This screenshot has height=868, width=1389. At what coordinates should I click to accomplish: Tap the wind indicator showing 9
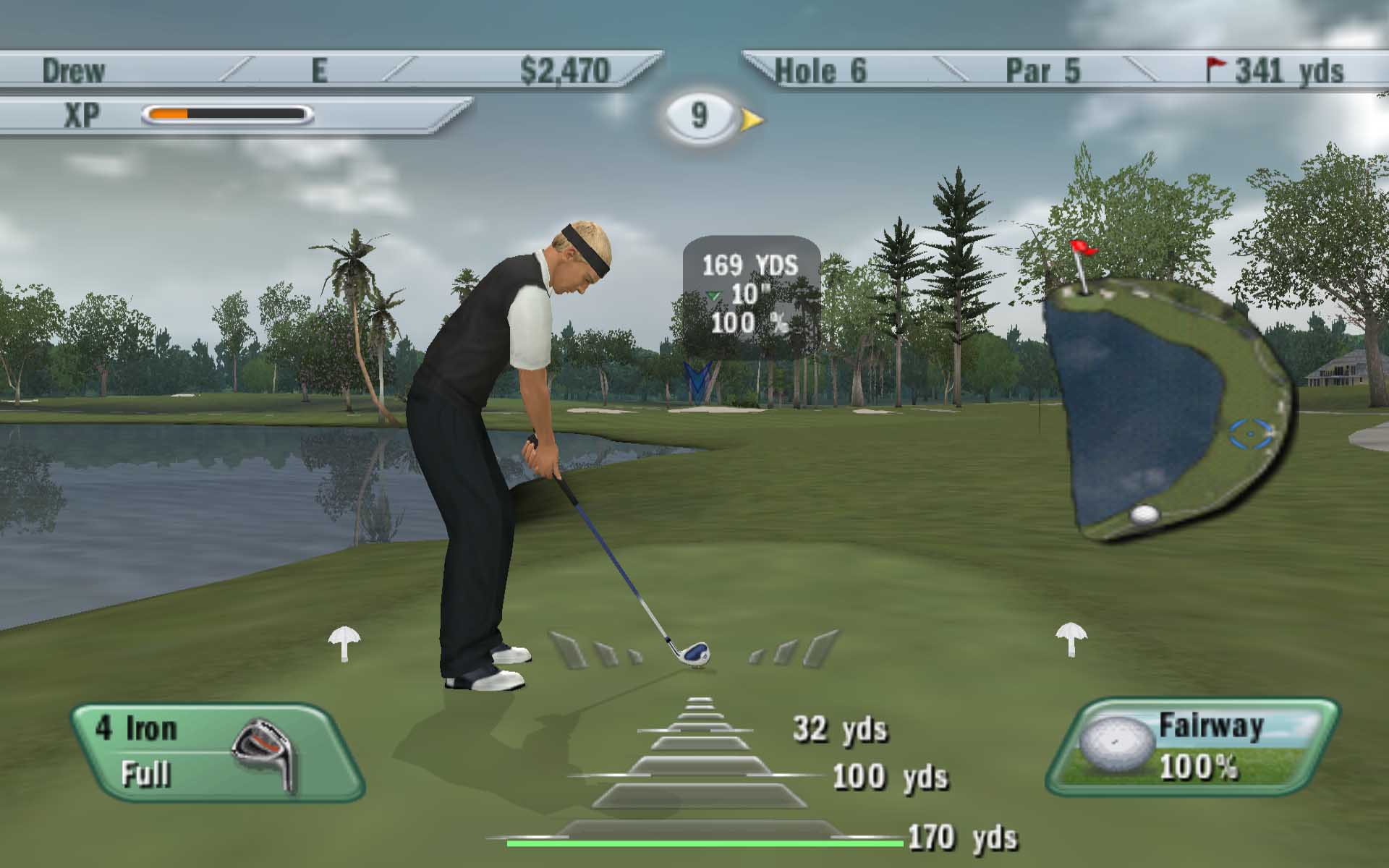point(700,116)
